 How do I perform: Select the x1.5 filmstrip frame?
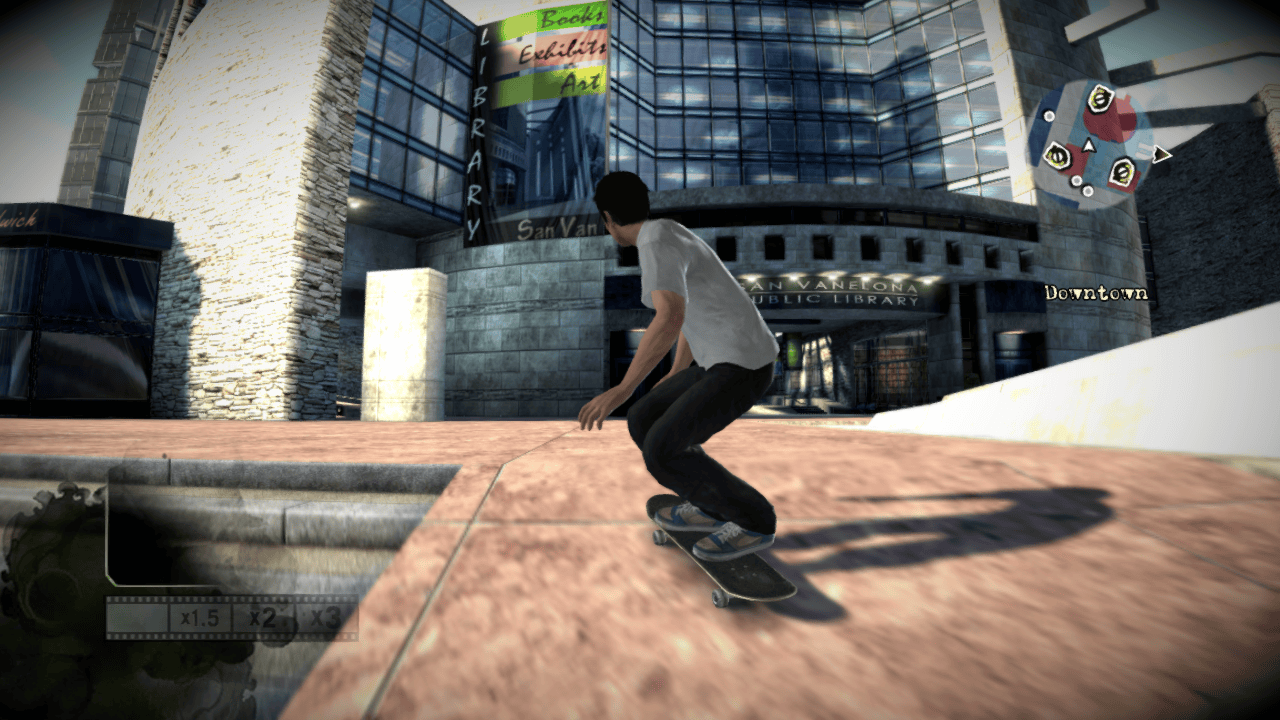click(x=200, y=618)
